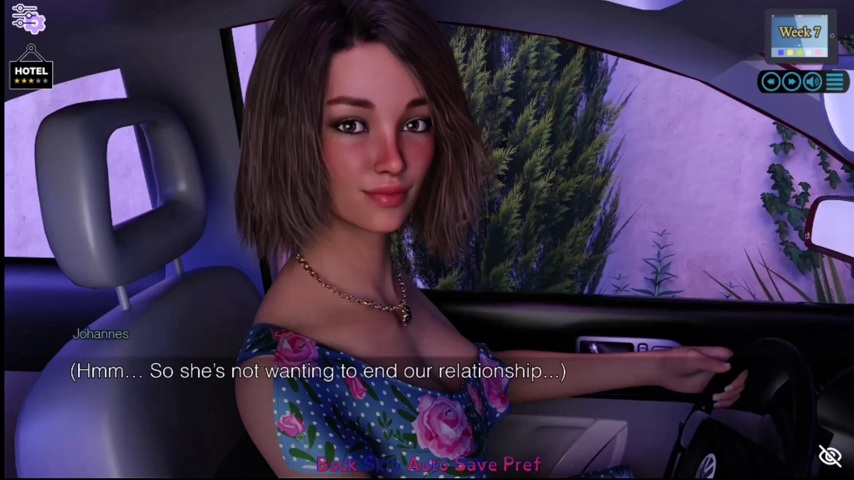Viewport: 854px width, 480px height.
Task: Open the Week 7 tablet
Action: coord(799,36)
